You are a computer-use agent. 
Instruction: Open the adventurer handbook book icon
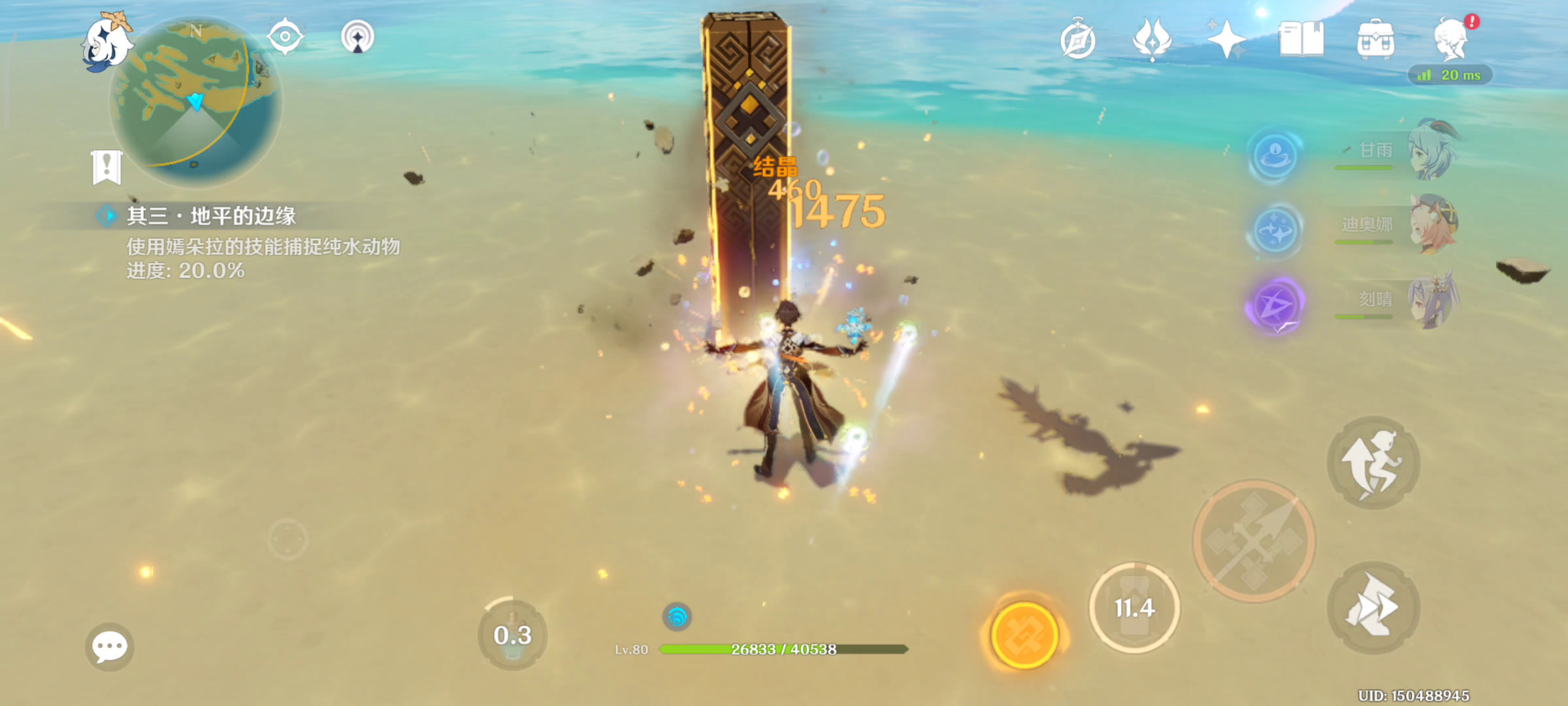coord(1301,41)
